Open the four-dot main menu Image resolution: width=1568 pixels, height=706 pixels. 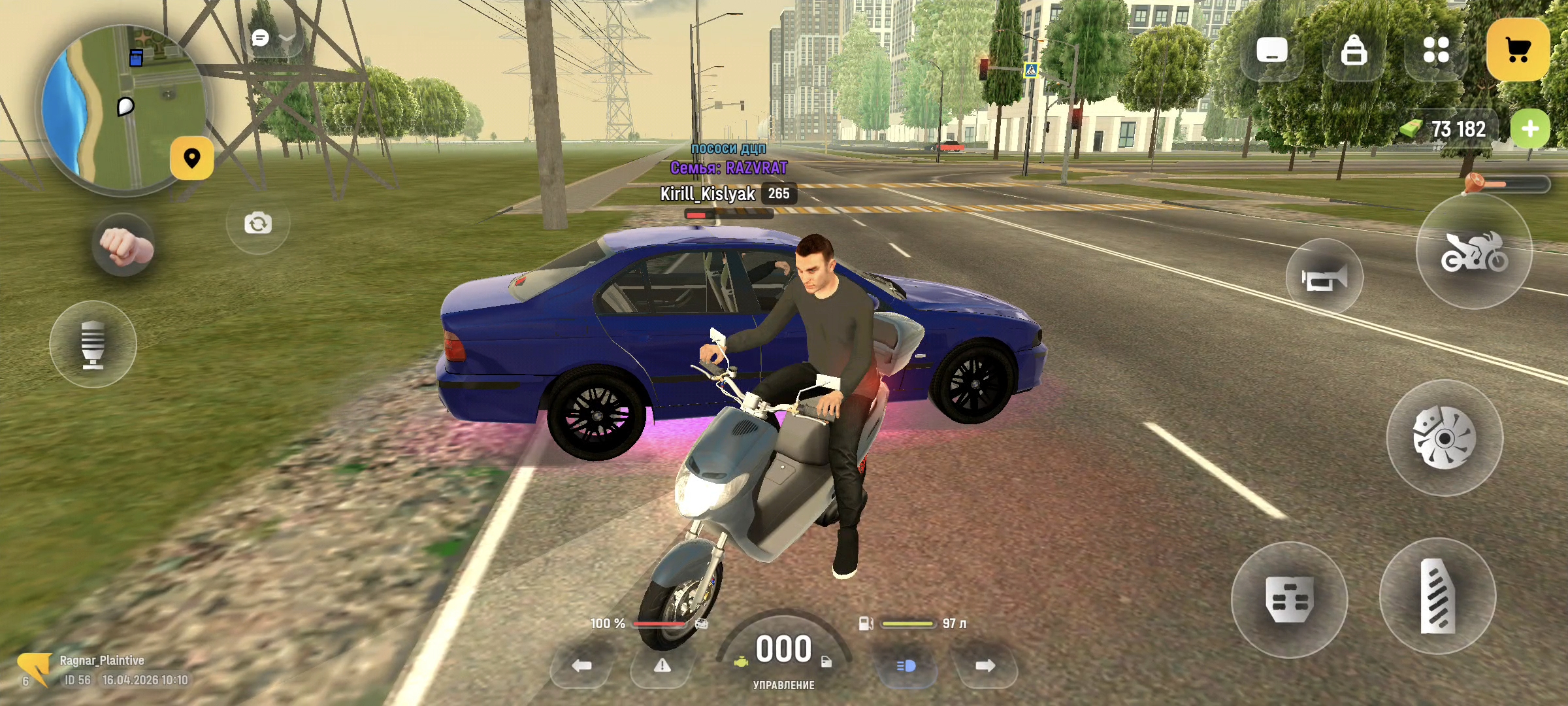point(1436,50)
